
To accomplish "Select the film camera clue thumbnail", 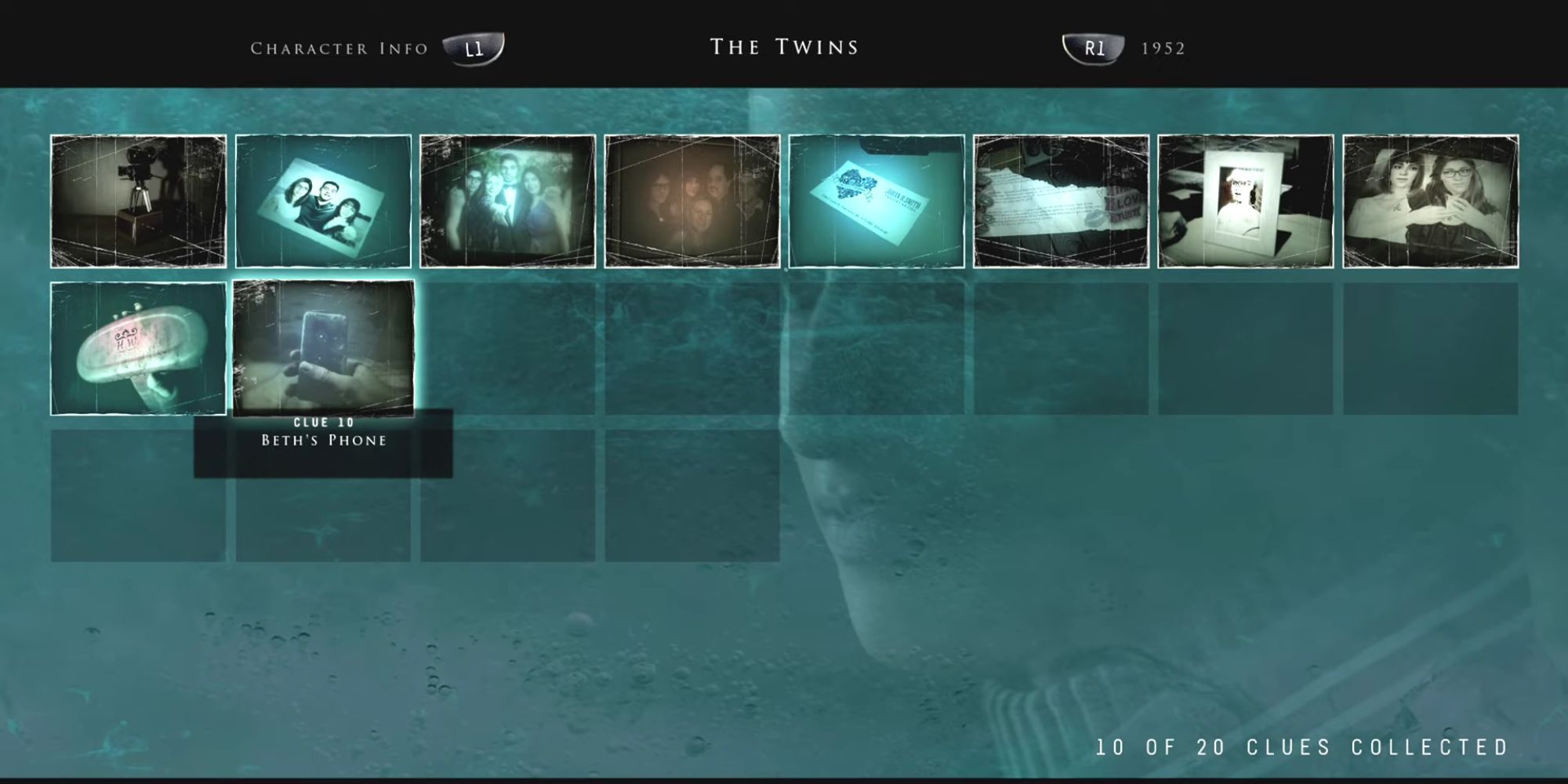I will point(137,200).
